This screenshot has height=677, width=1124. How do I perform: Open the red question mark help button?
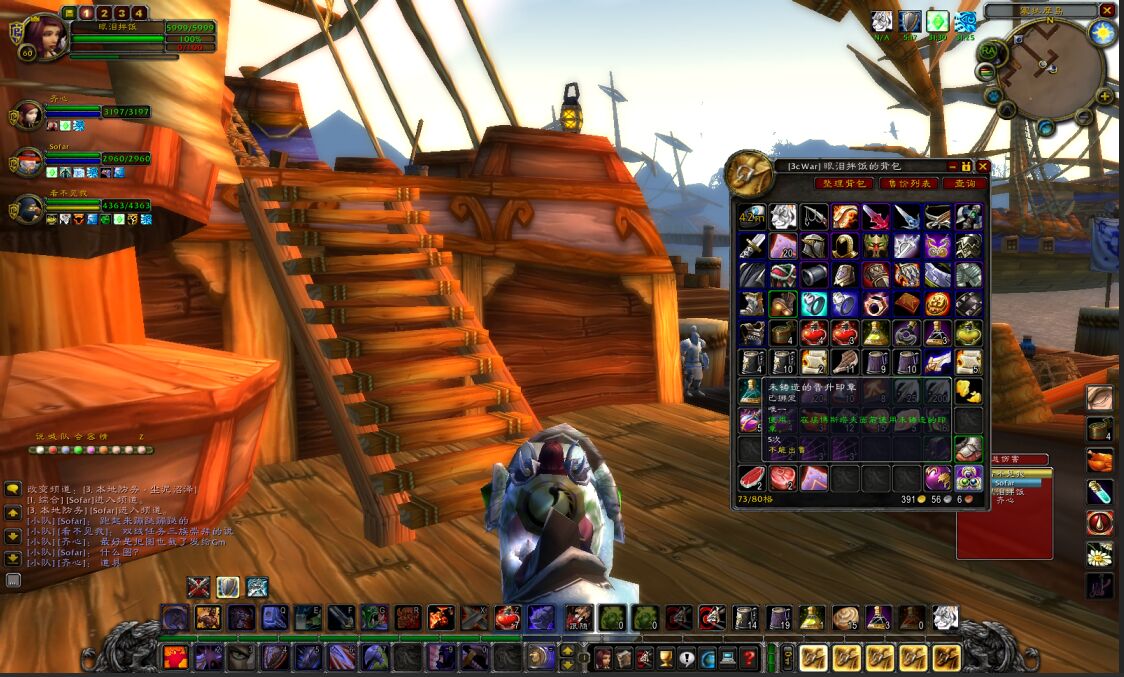click(749, 658)
